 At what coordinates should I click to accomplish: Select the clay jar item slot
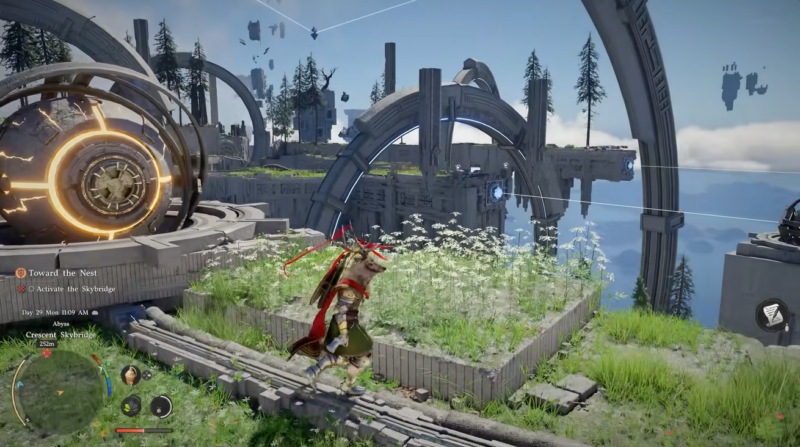(130, 374)
